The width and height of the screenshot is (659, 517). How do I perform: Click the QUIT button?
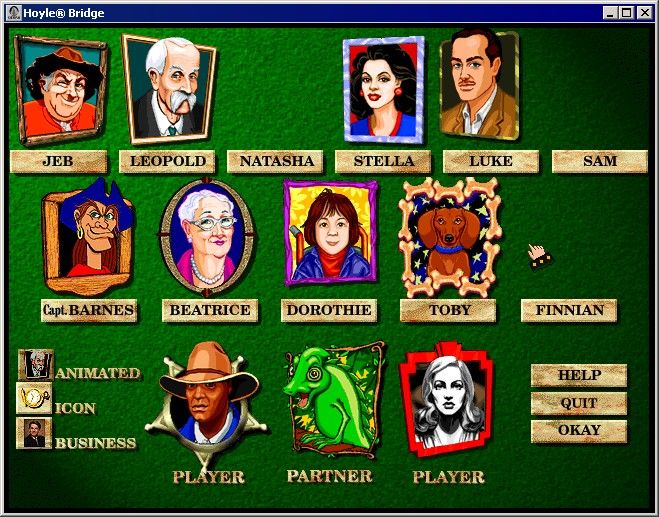pyautogui.click(x=579, y=403)
